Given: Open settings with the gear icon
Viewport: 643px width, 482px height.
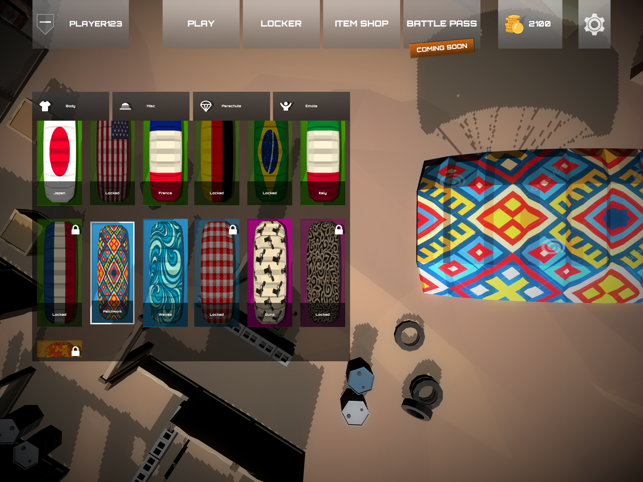Looking at the screenshot, I should [594, 24].
